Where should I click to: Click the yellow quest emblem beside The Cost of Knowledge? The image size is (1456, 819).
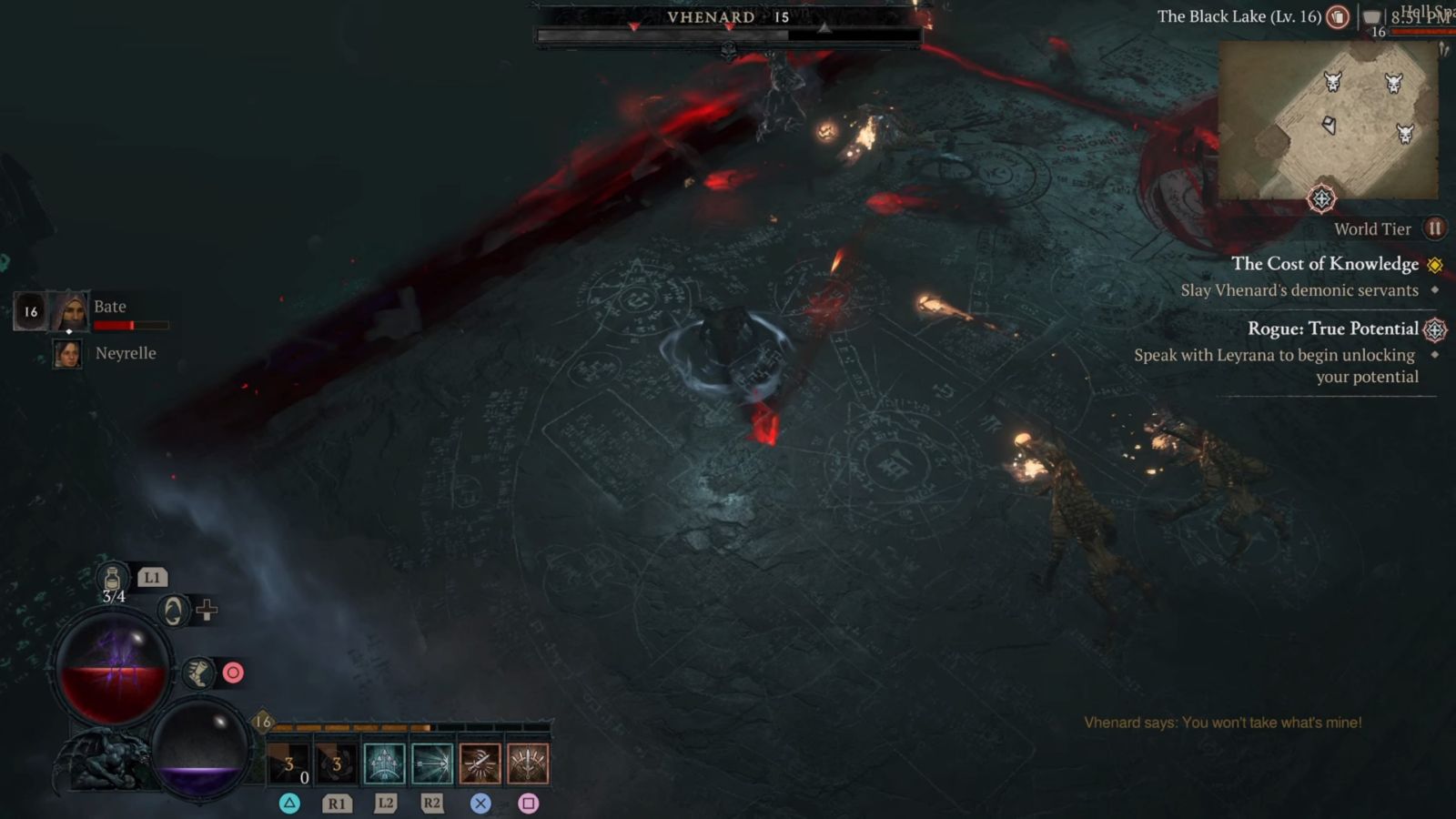pos(1436,264)
